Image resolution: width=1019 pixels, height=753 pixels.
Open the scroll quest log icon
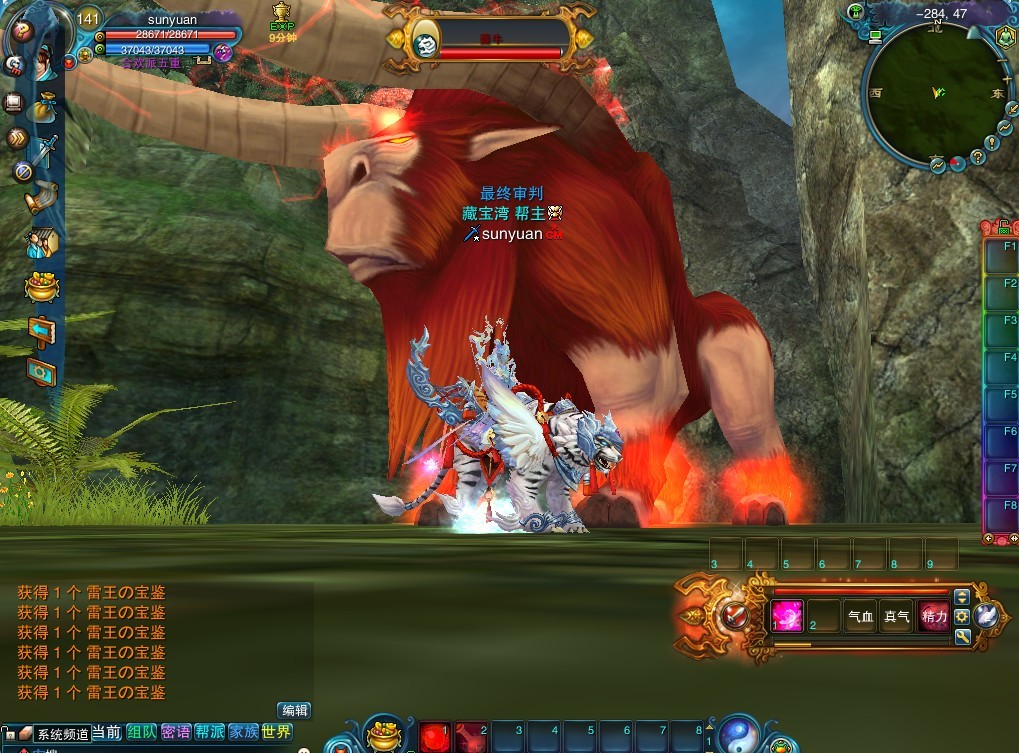(x=40, y=197)
